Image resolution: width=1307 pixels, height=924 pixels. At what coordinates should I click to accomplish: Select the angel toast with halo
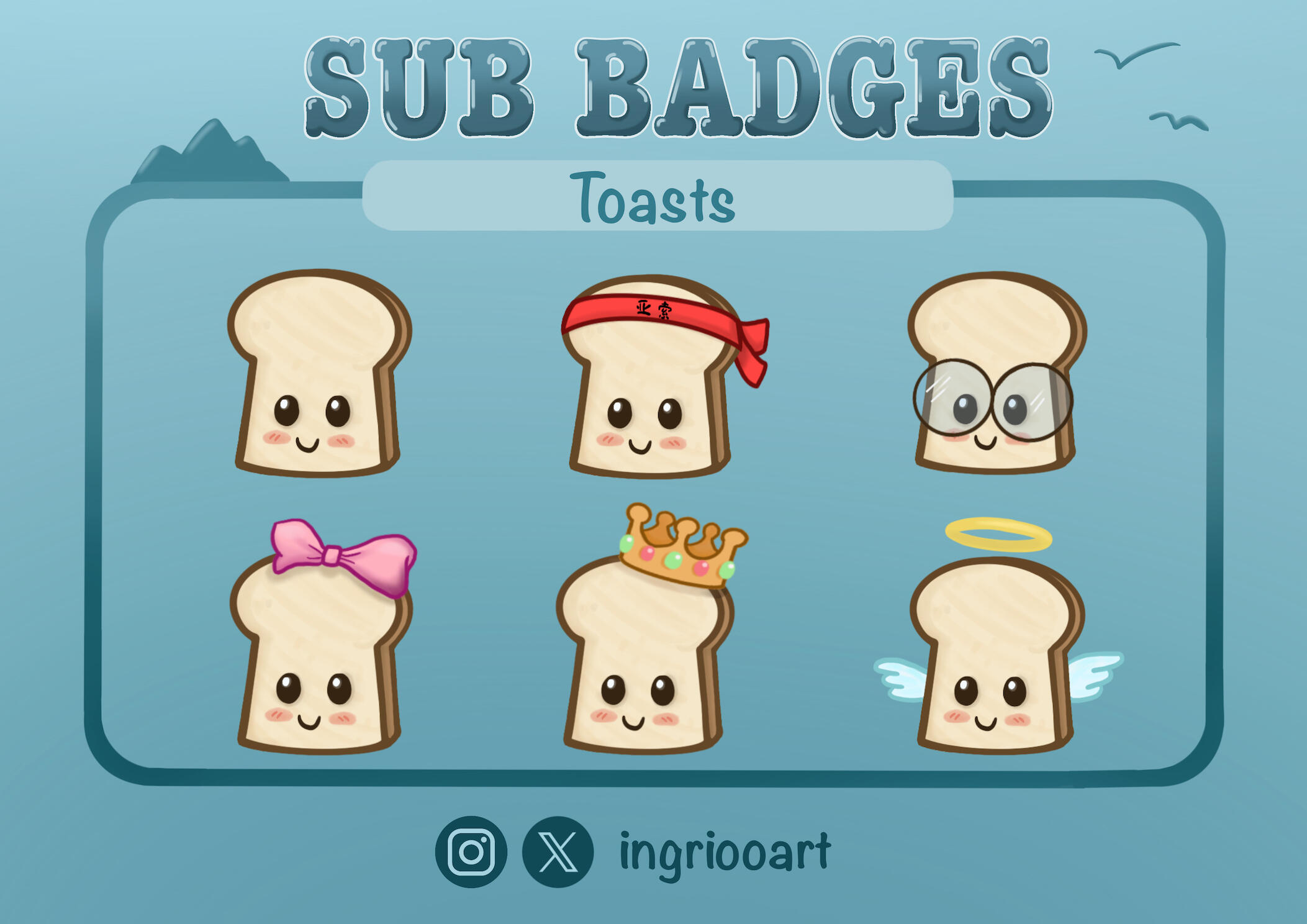[x=997, y=652]
